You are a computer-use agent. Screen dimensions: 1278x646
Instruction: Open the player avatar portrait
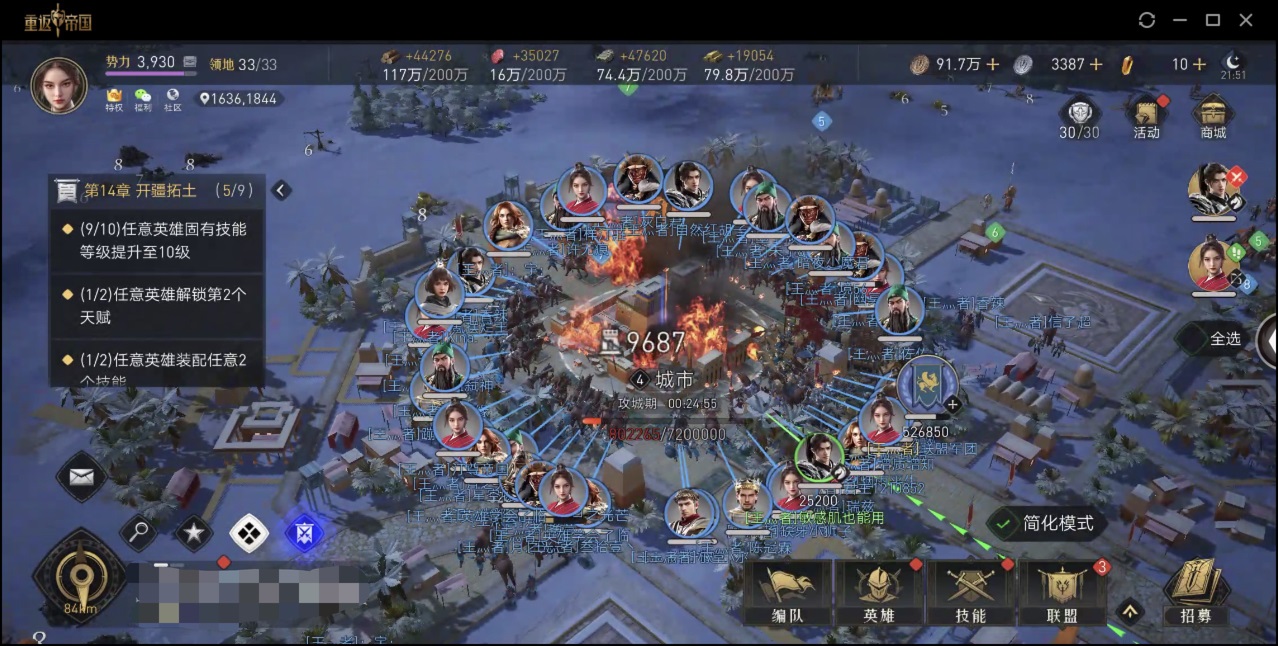(x=59, y=85)
